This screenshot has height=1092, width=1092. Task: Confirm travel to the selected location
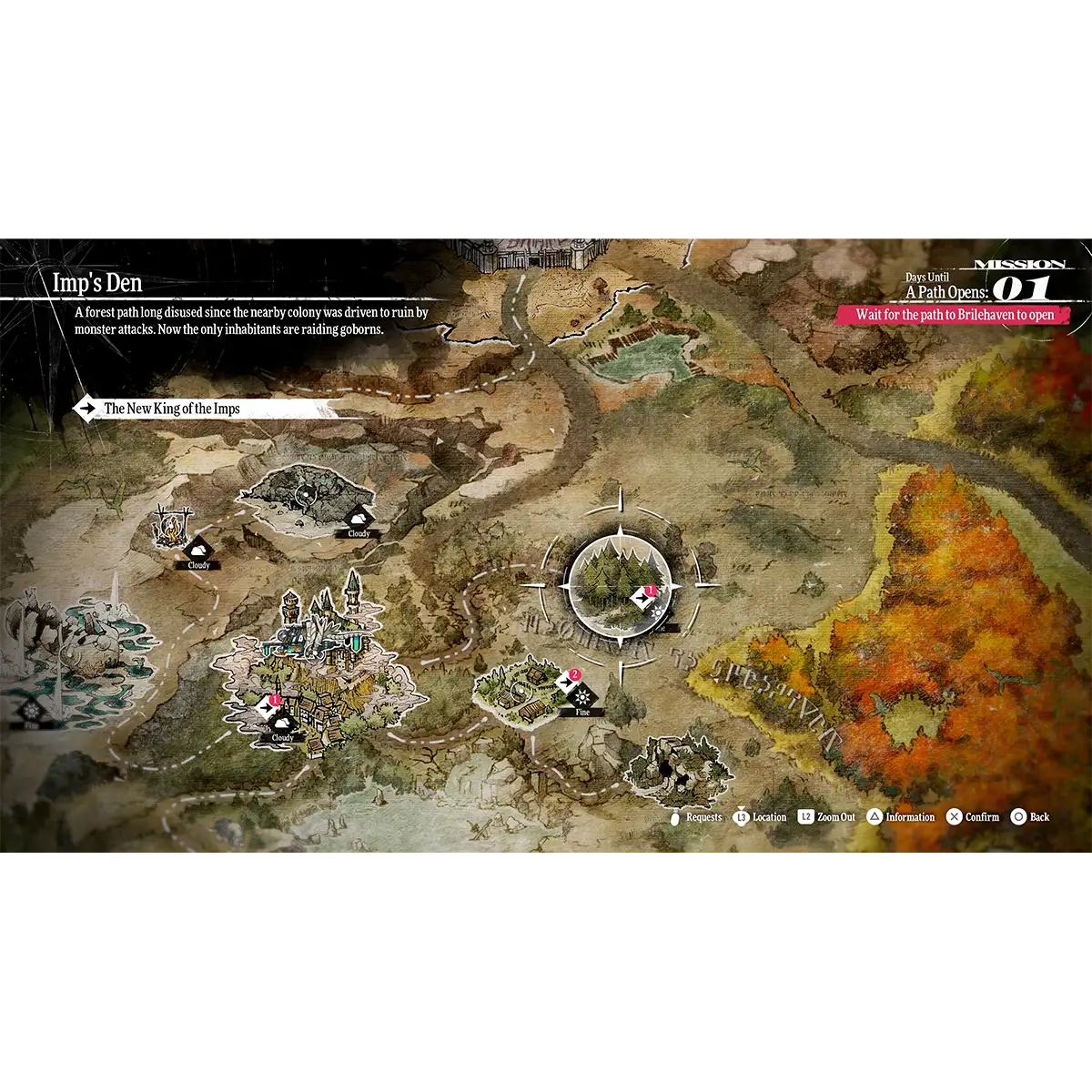(973, 817)
